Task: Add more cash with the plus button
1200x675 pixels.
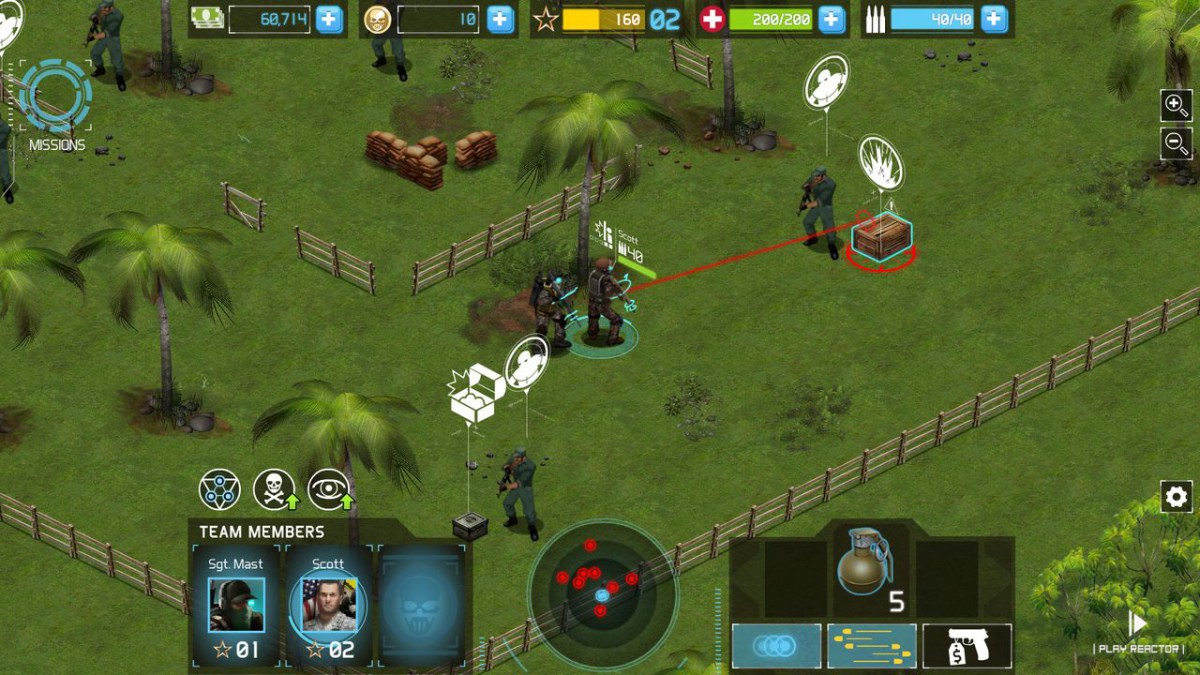Action: click(x=329, y=19)
